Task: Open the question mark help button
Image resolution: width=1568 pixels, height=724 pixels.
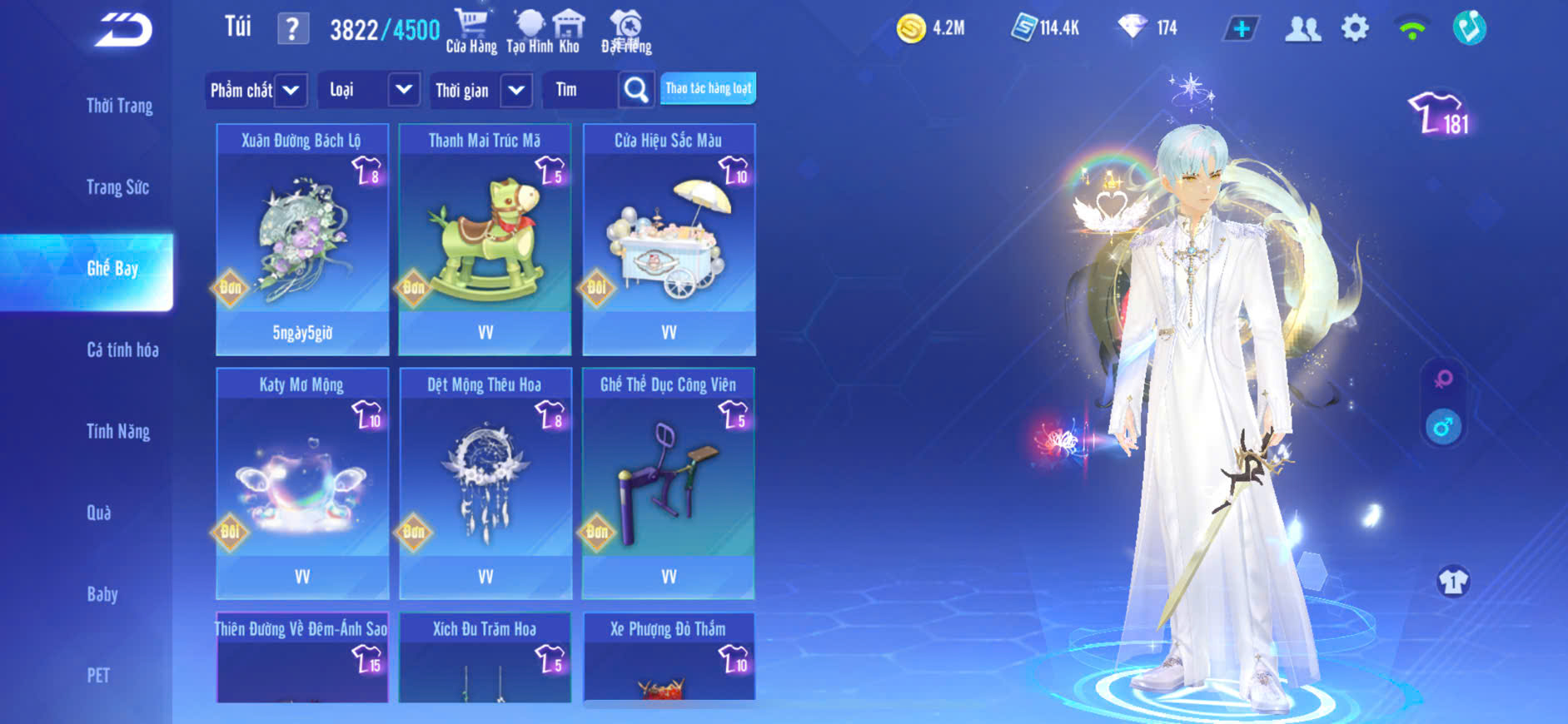Action: point(292,29)
